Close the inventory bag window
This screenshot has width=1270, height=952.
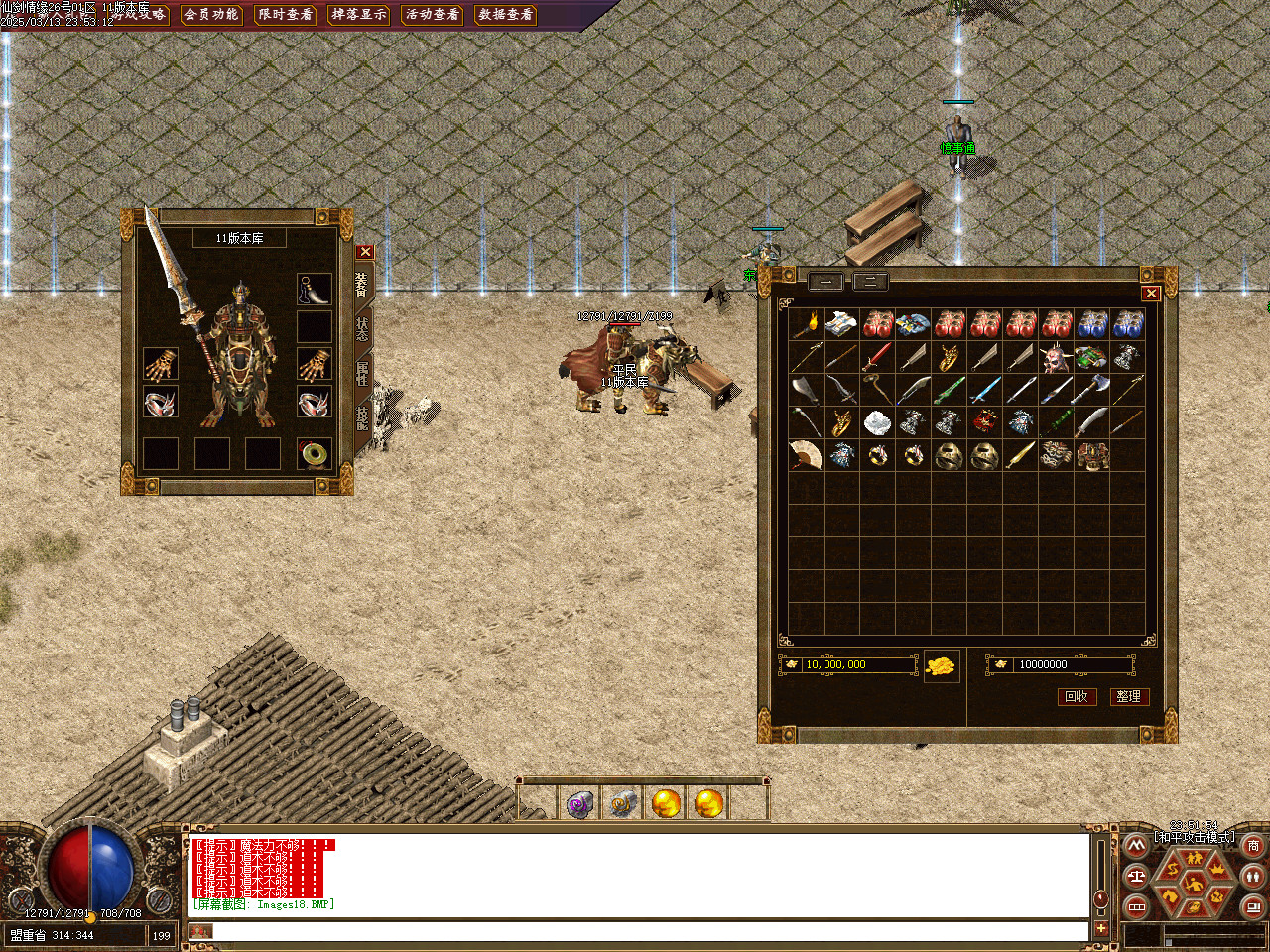(1151, 294)
